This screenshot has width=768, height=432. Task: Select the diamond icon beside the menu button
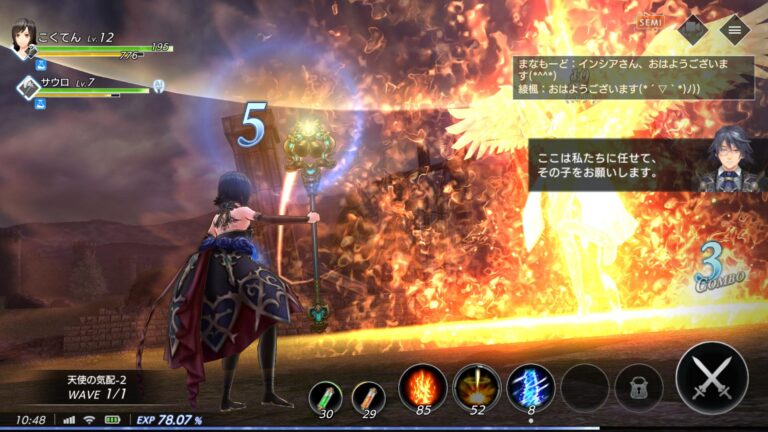click(x=693, y=30)
